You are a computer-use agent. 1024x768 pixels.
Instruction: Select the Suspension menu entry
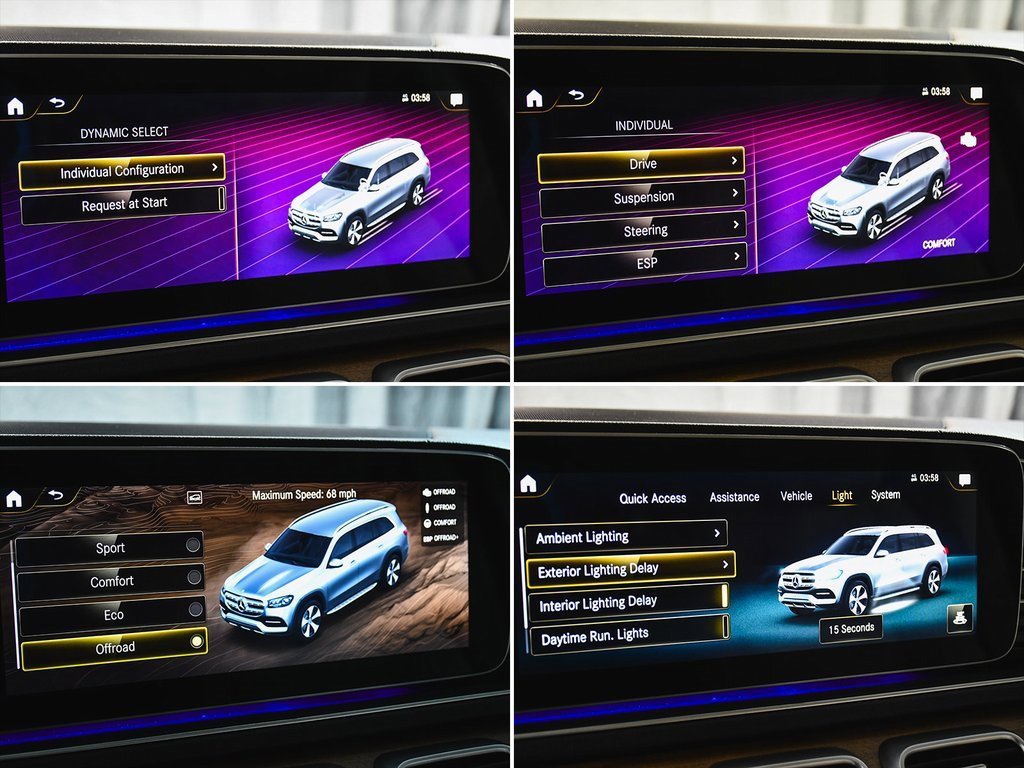[x=643, y=197]
